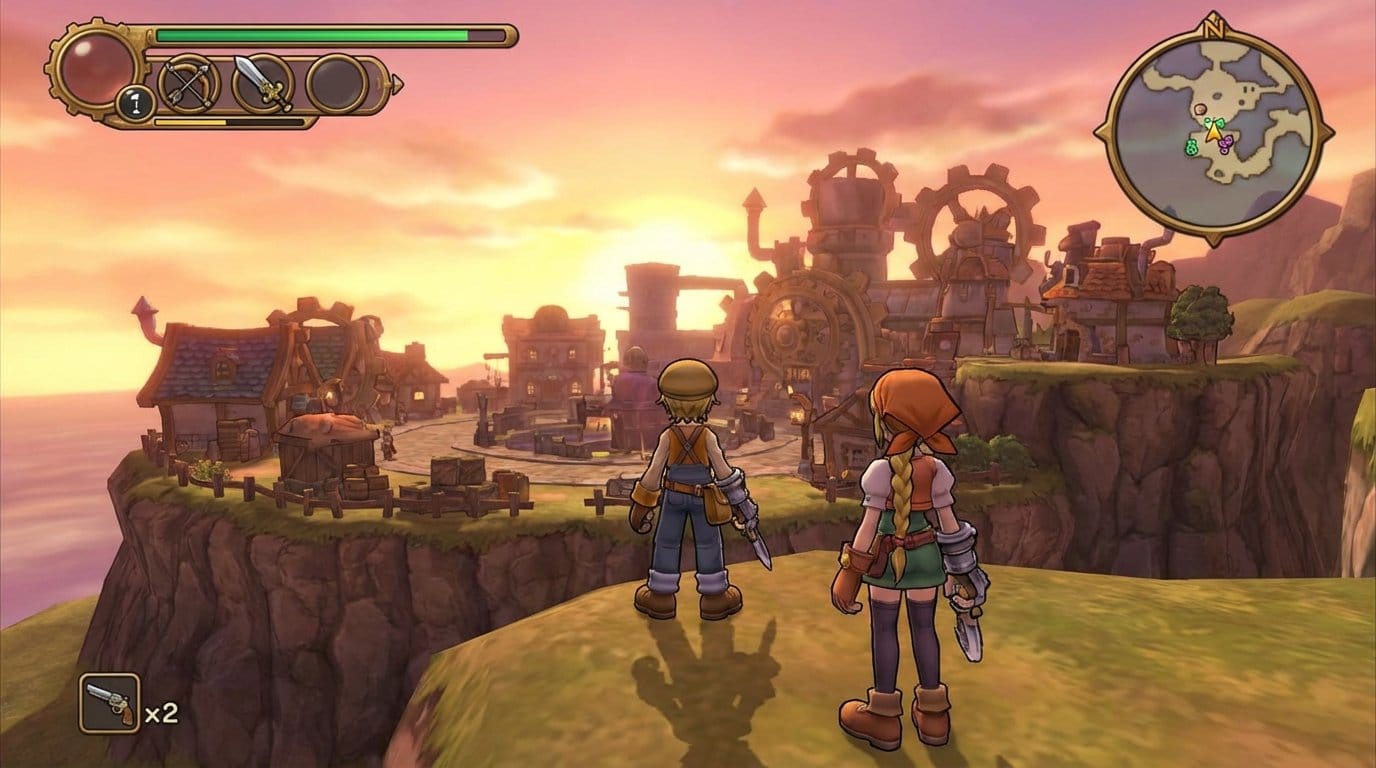
Task: Open the small white flag badge
Action: [x=134, y=104]
